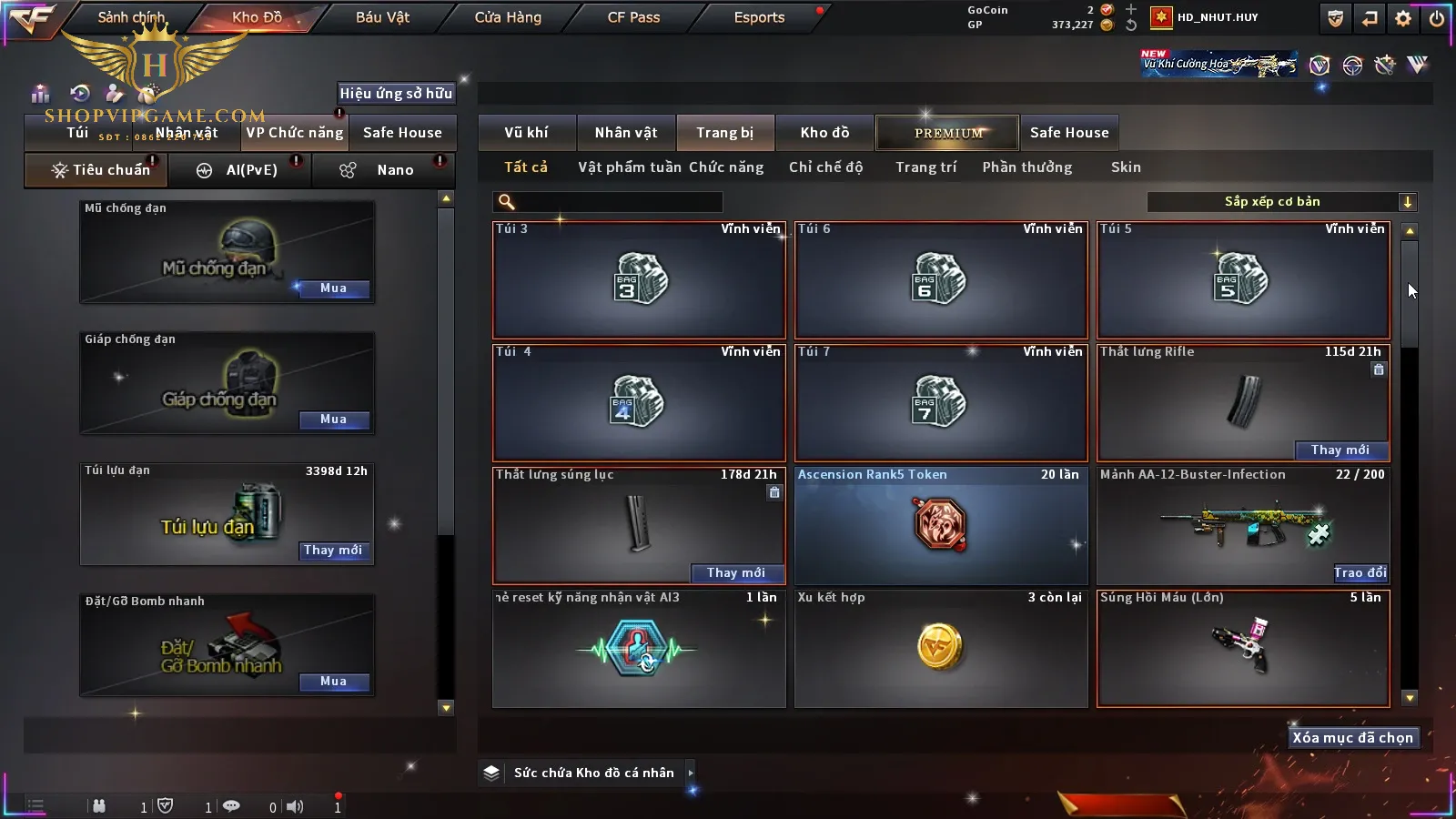The width and height of the screenshot is (1456, 819).
Task: Switch to the Vũ khí tab
Action: tap(526, 133)
